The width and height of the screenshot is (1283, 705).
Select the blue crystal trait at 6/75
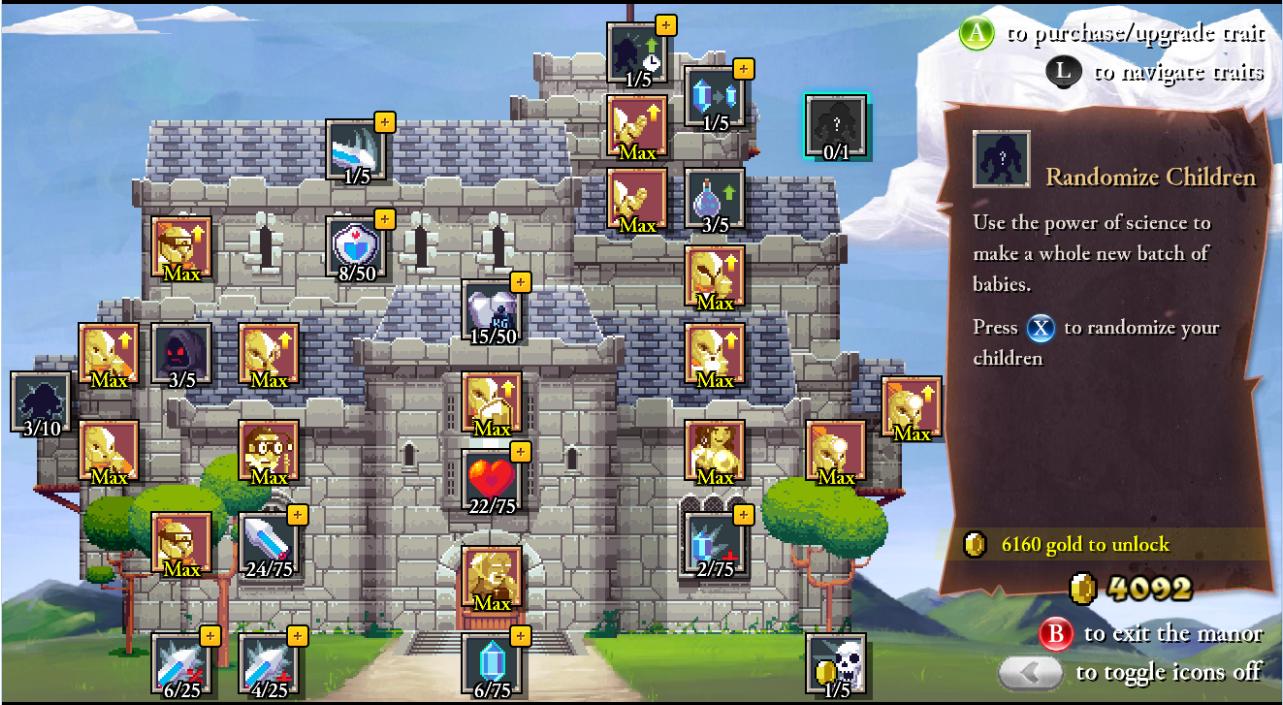(x=491, y=663)
